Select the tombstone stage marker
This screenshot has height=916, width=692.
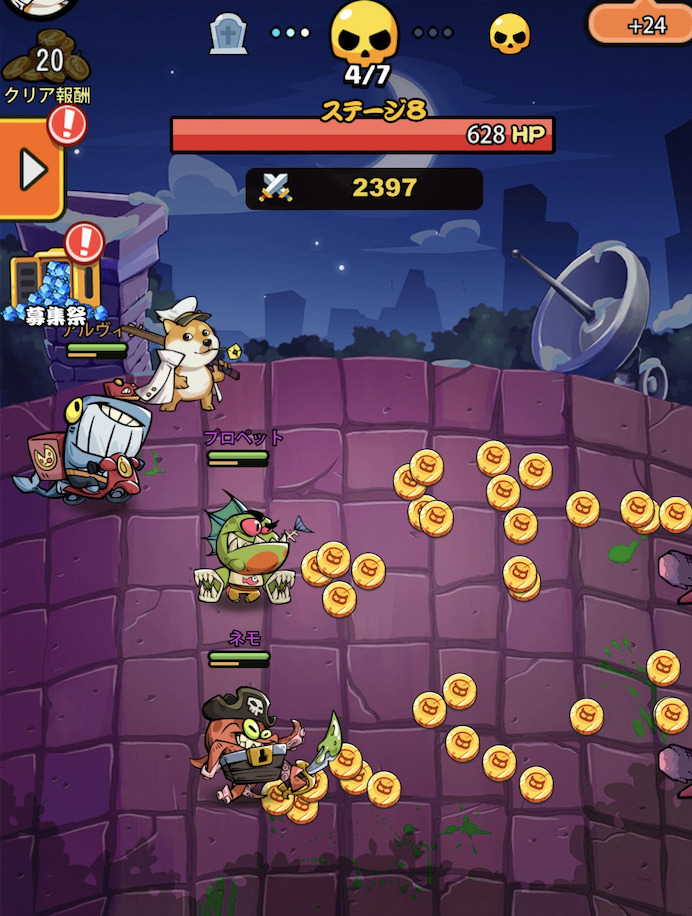click(x=228, y=34)
